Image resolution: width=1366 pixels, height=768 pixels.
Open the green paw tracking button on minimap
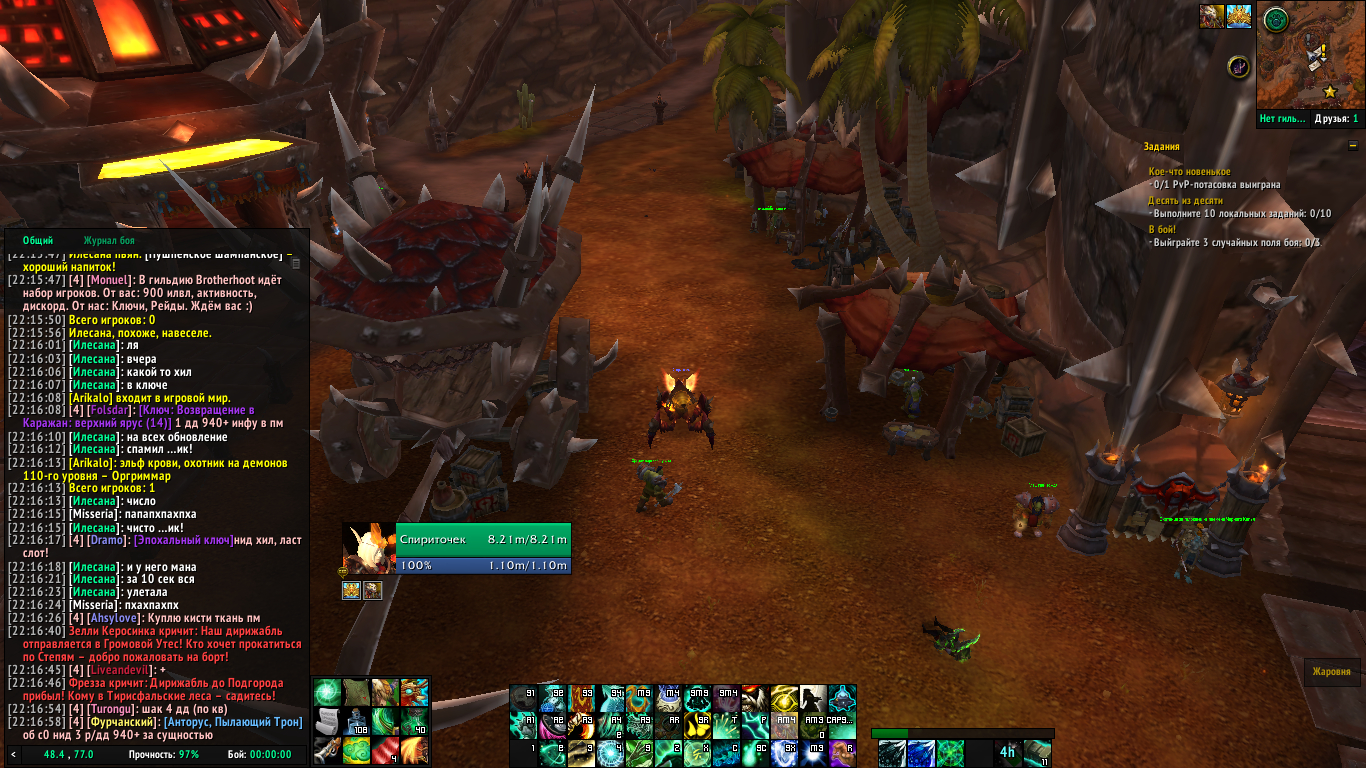tap(1275, 18)
